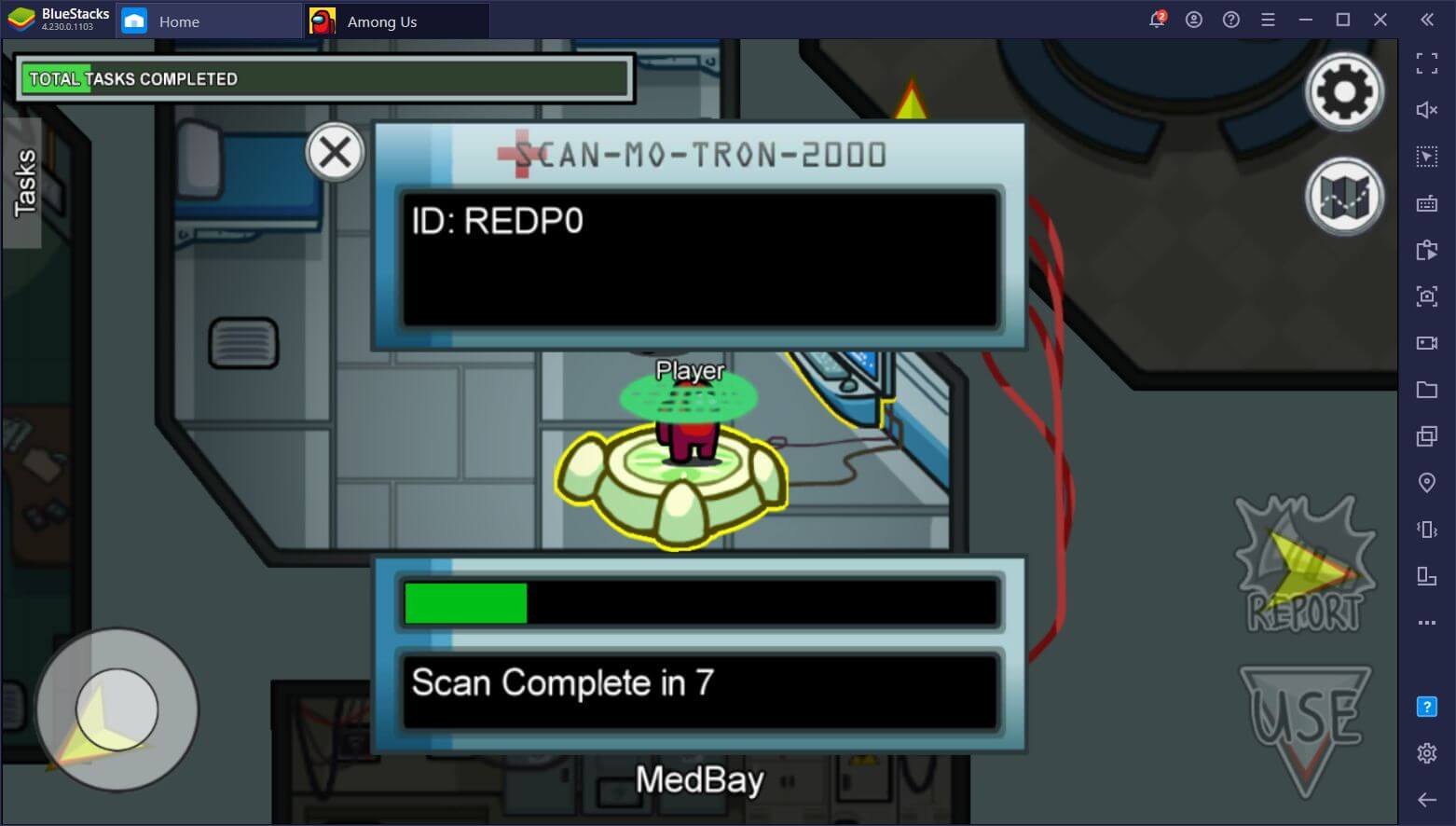The width and height of the screenshot is (1456, 826).
Task: Switch to the BlueStacks Home tab
Action: point(177,21)
